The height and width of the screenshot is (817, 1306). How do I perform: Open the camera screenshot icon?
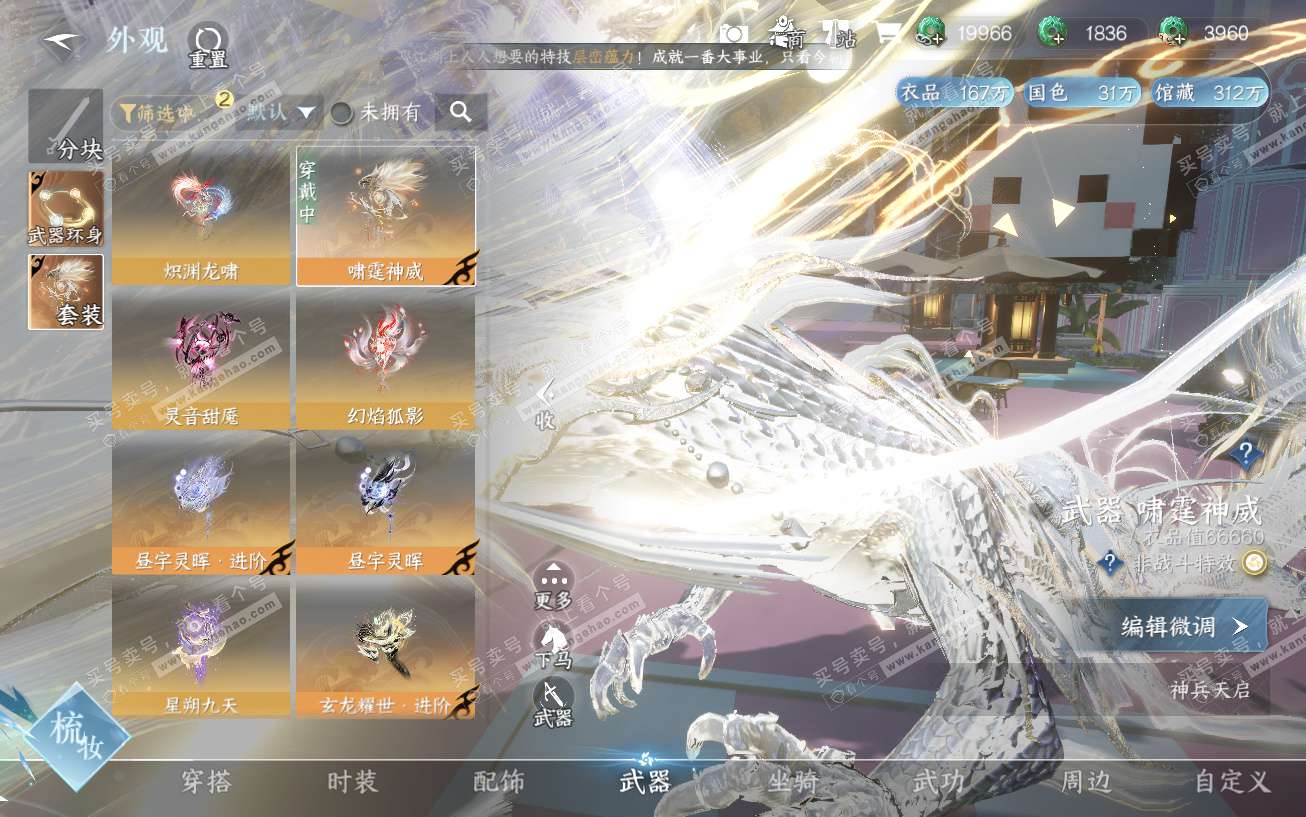[x=734, y=35]
